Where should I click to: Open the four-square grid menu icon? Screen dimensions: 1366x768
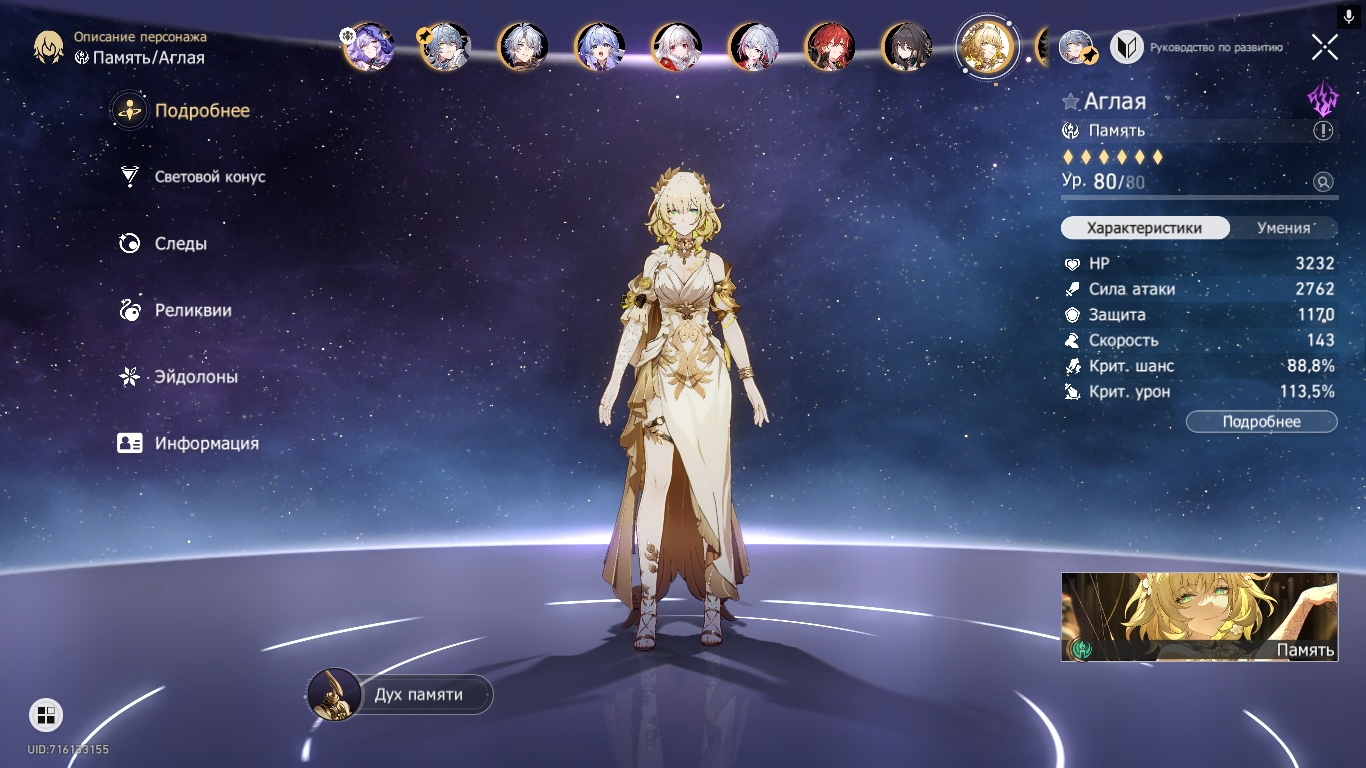[45, 714]
